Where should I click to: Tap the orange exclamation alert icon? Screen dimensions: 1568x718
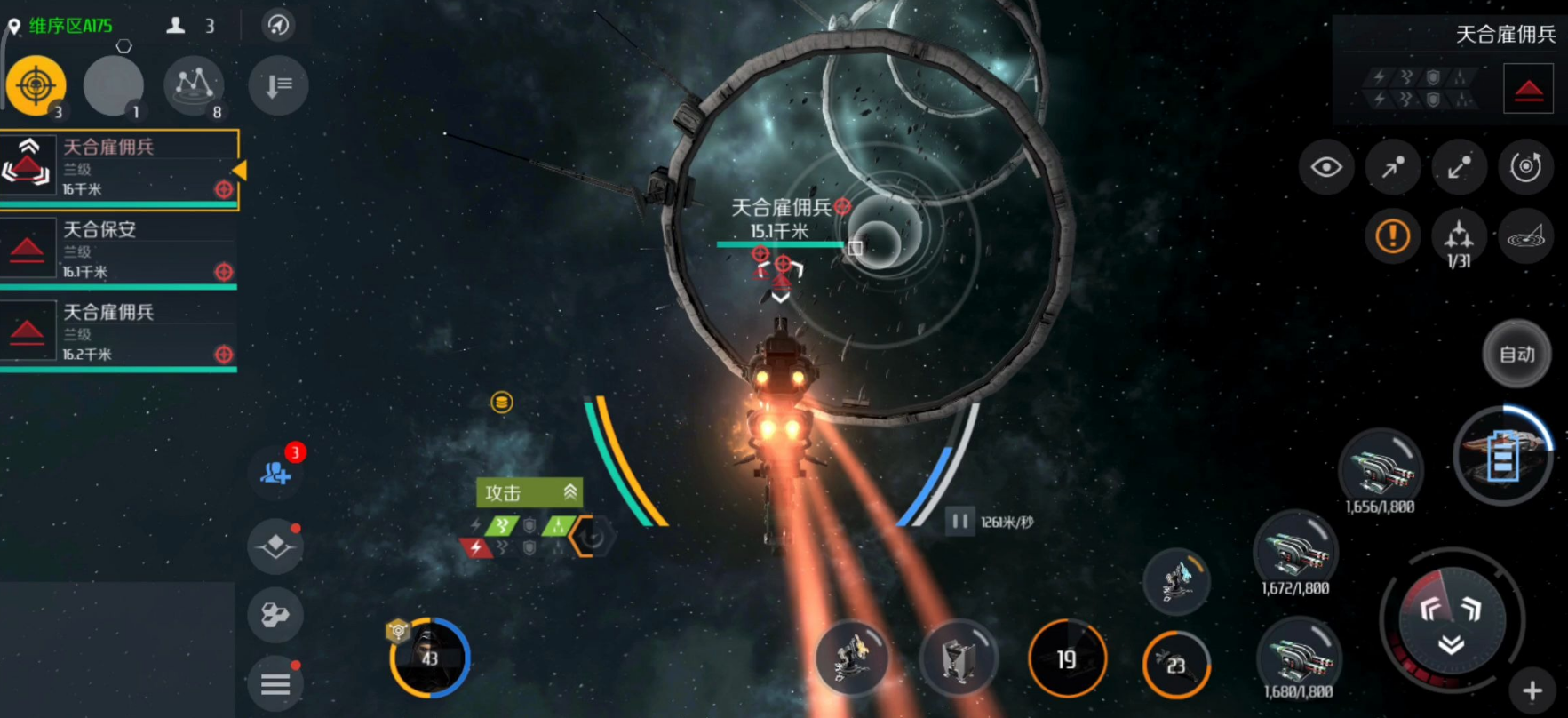click(x=1392, y=236)
